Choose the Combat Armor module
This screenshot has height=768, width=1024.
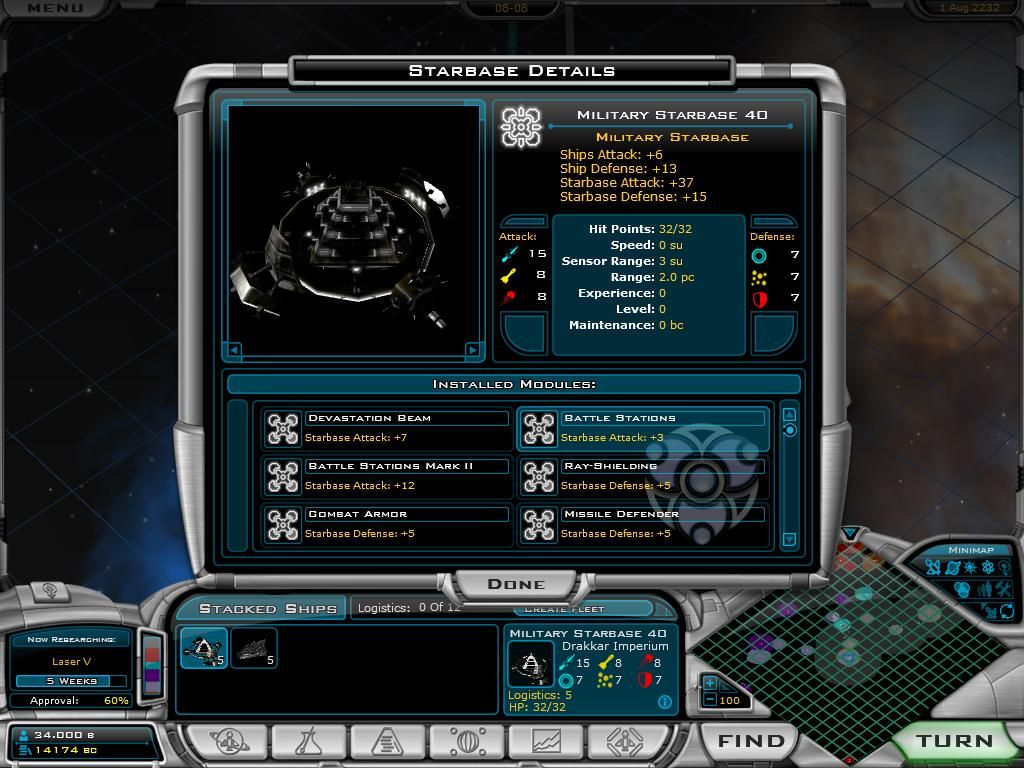pyautogui.click(x=386, y=524)
